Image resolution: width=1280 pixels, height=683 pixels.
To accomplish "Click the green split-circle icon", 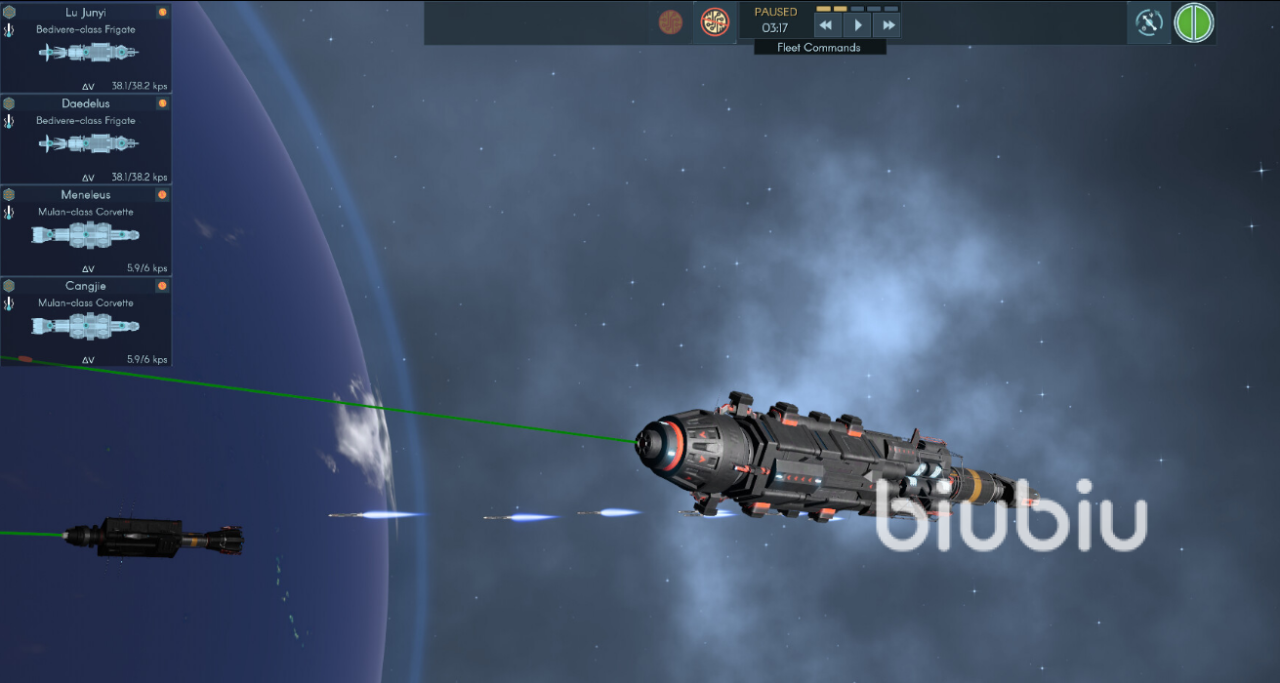I will click(1193, 22).
